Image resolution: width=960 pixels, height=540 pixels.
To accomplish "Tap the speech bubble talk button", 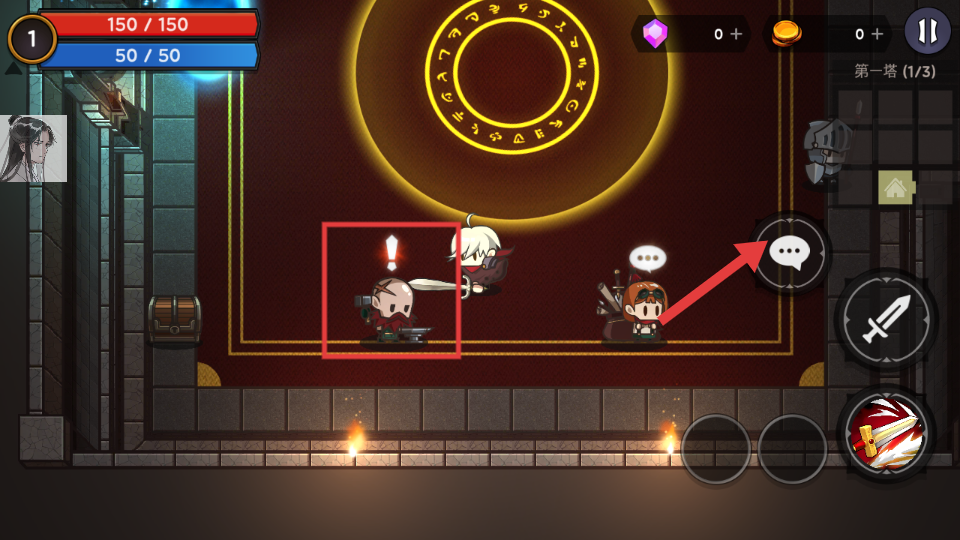I will tap(791, 253).
